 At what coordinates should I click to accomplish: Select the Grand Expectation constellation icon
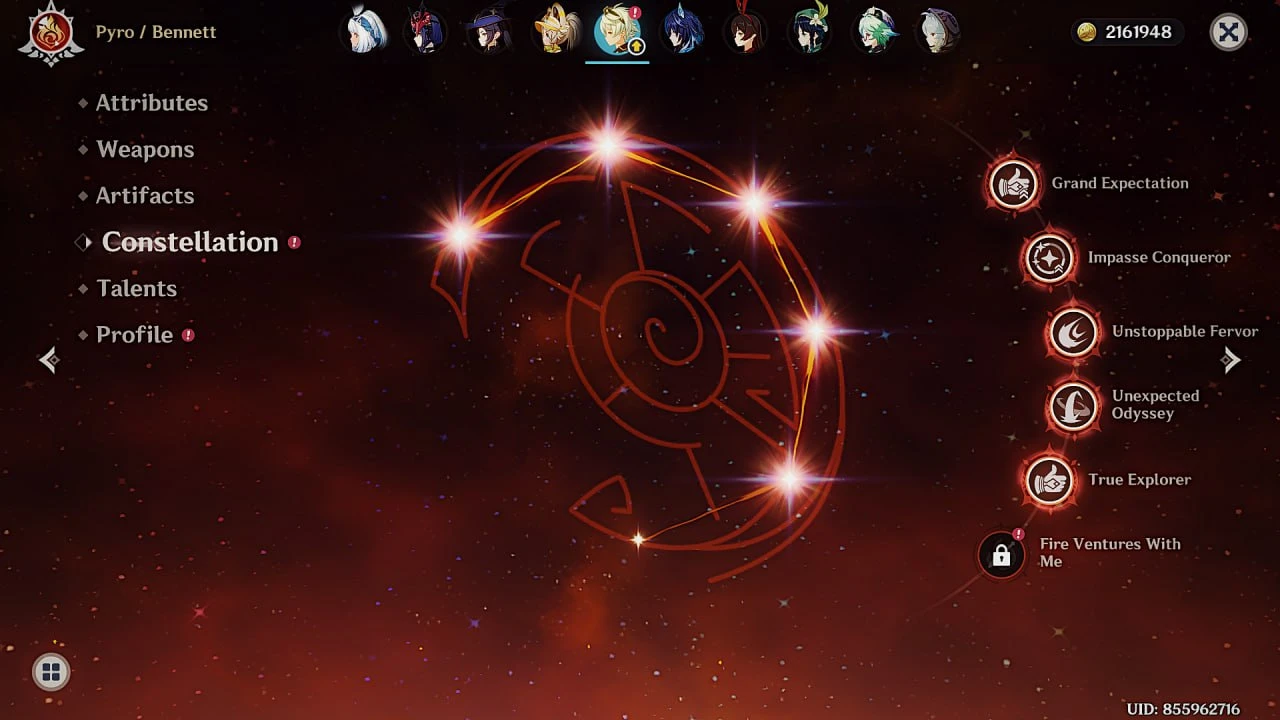pyautogui.click(x=1013, y=184)
